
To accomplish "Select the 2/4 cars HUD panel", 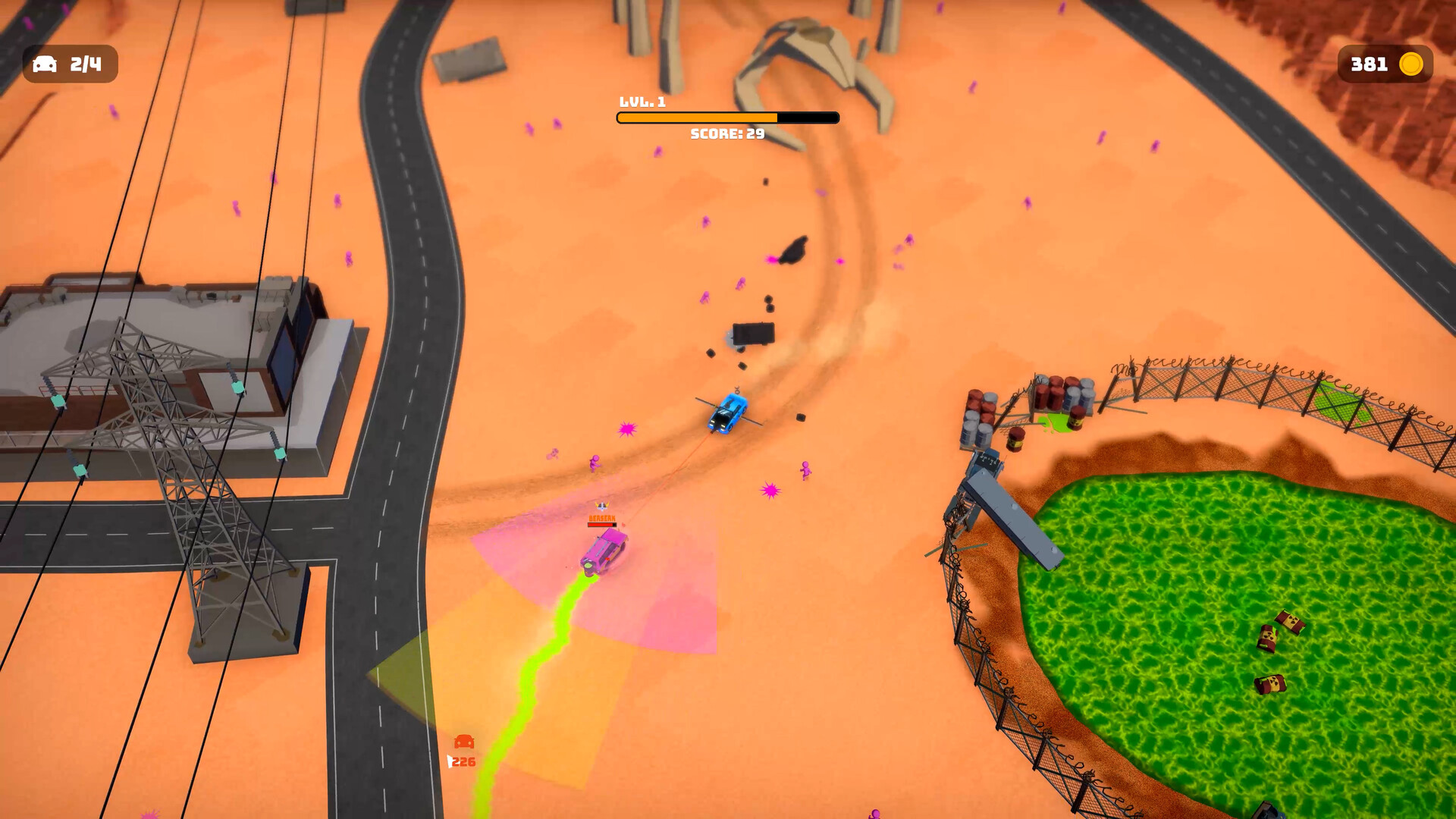I will click(70, 64).
